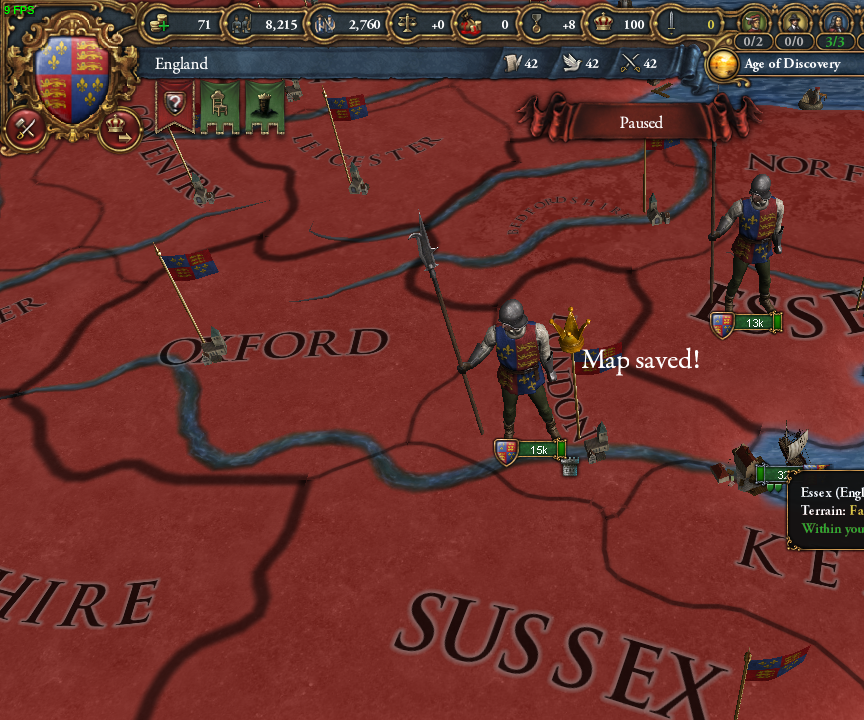Image resolution: width=864 pixels, height=720 pixels.
Task: Click the crown with arrow button
Action: [121, 127]
